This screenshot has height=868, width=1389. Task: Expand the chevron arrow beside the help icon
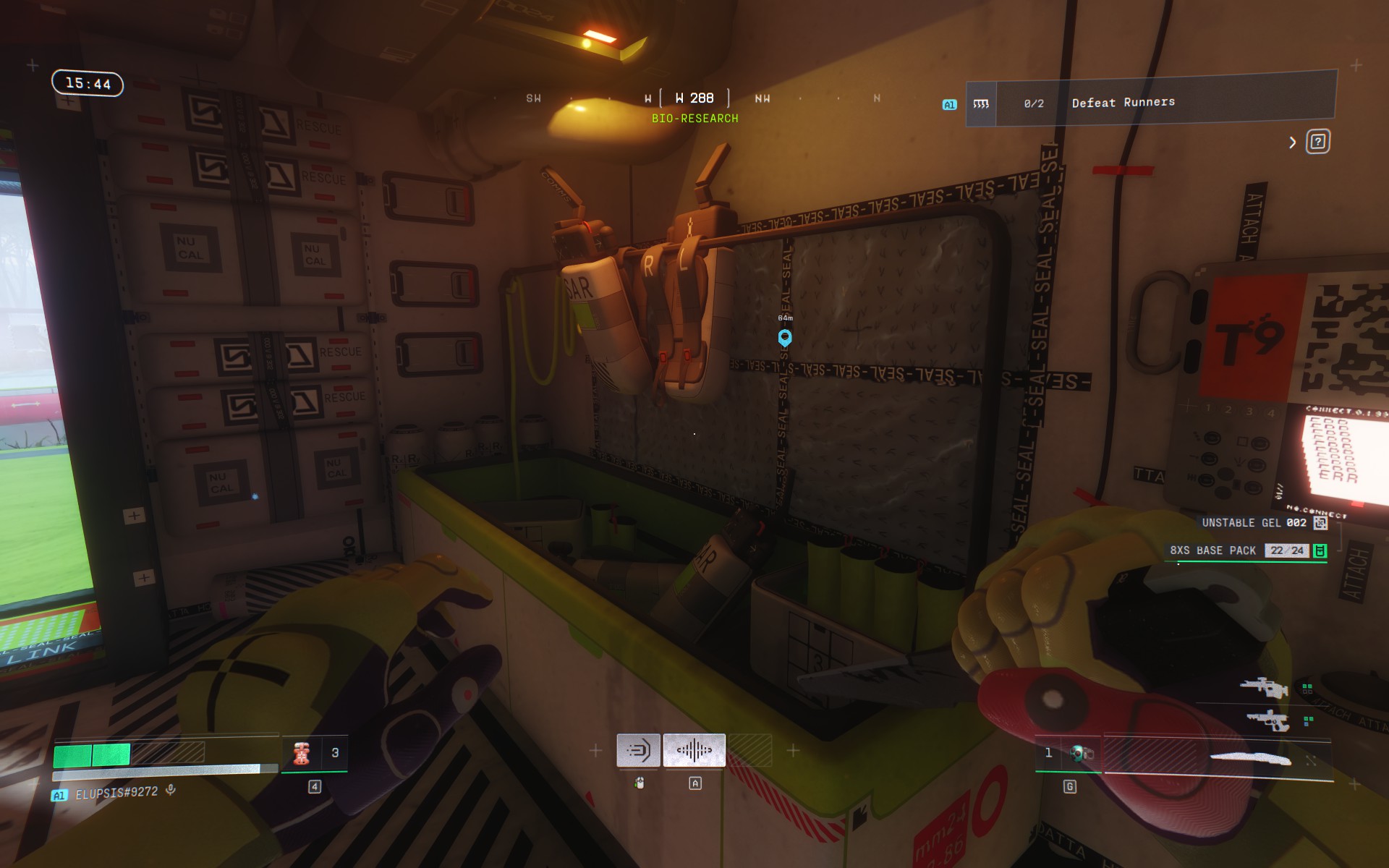[x=1293, y=142]
